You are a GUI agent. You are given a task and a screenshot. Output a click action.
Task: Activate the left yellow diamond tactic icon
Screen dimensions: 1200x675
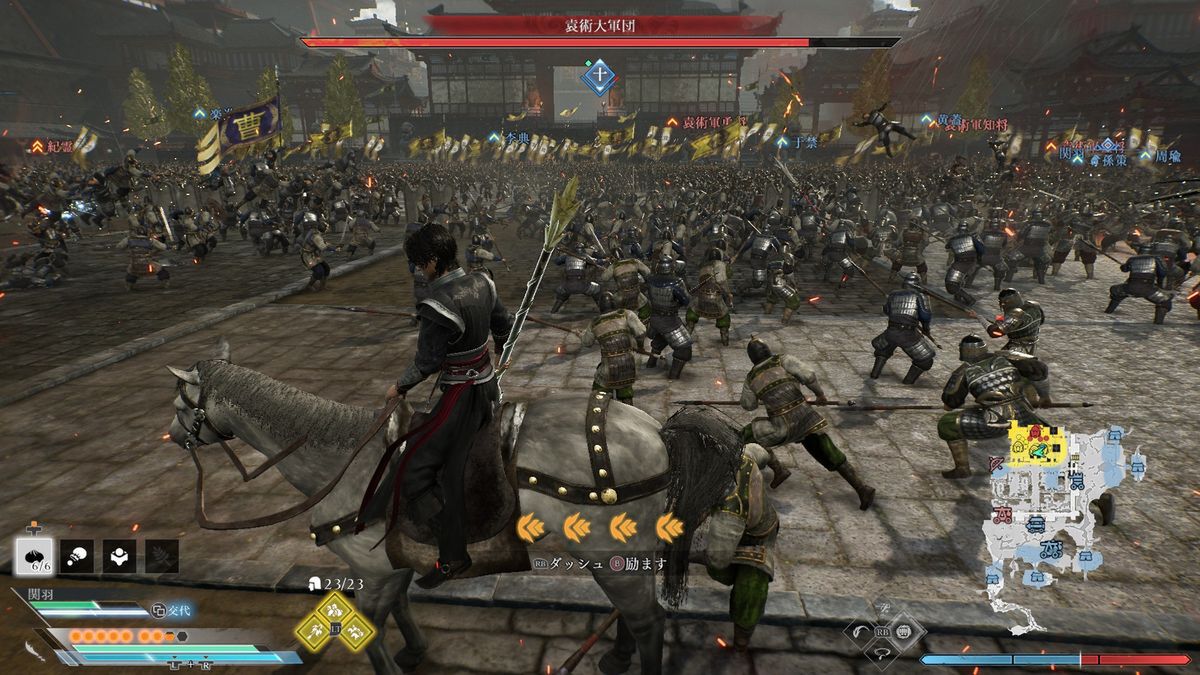(x=314, y=630)
